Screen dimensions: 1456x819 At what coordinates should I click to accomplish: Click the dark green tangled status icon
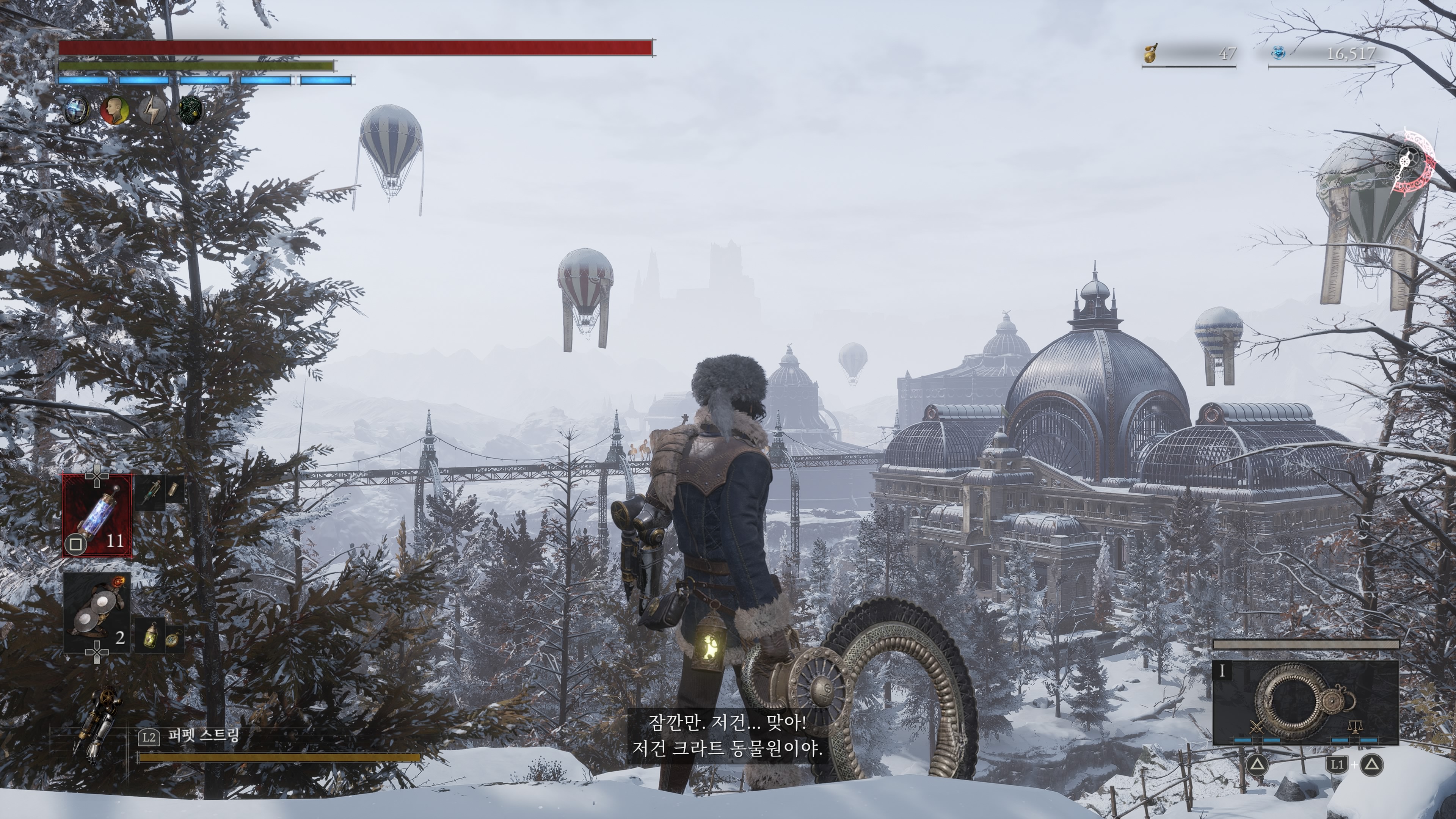tap(190, 110)
